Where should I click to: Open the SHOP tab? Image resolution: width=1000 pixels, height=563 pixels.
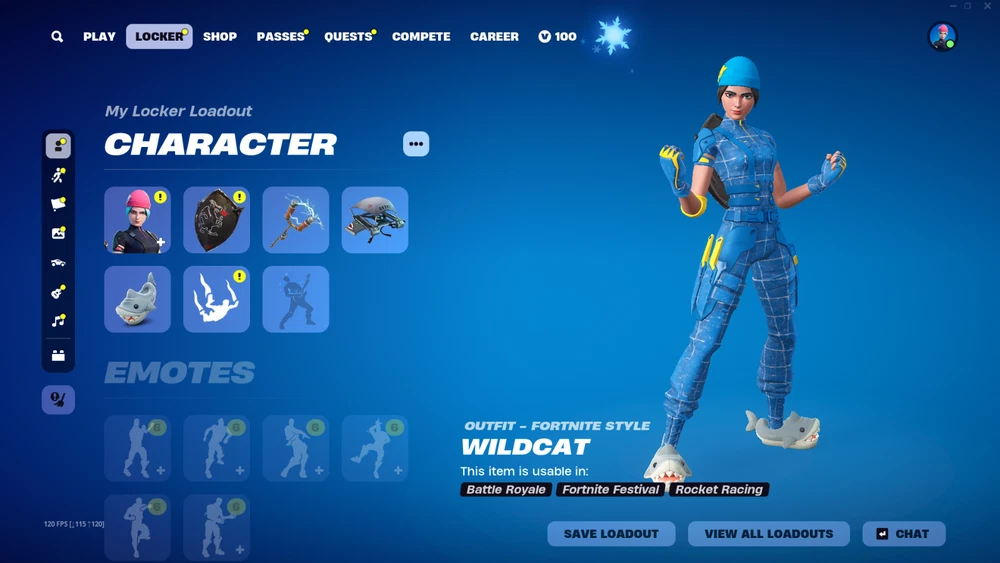click(220, 37)
